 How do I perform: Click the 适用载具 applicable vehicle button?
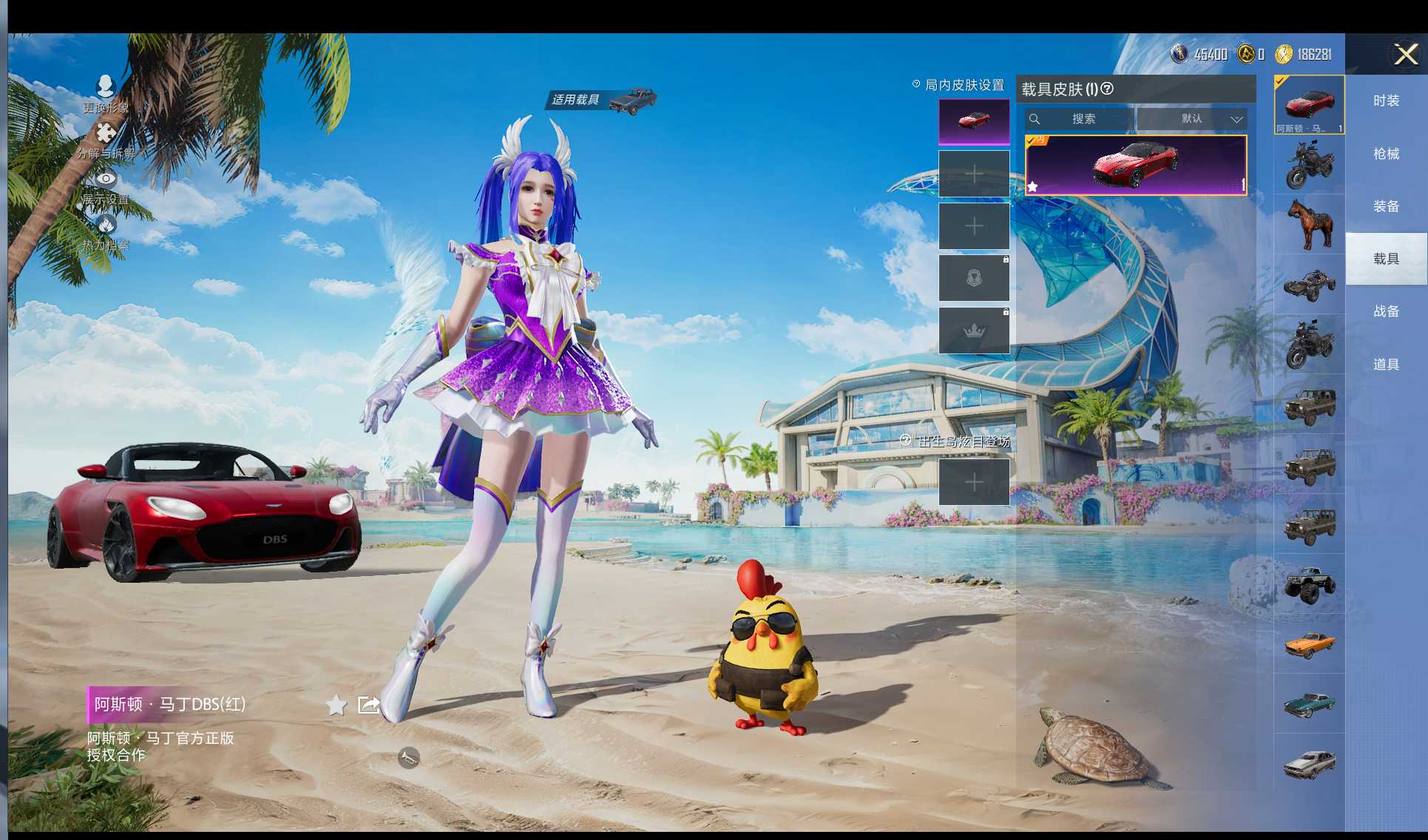pos(600,100)
